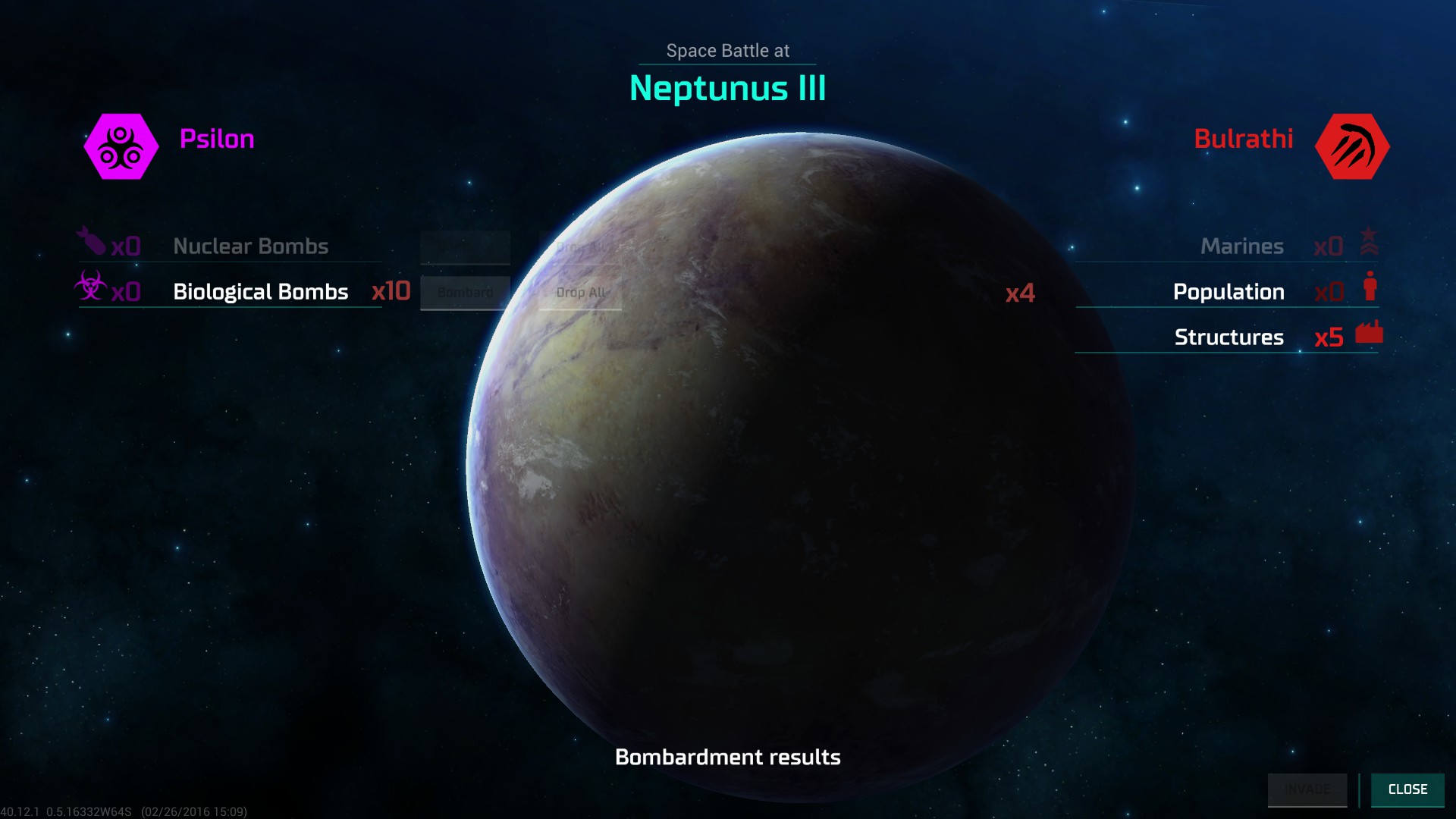
Task: Close the bombardment results screen
Action: [1407, 789]
